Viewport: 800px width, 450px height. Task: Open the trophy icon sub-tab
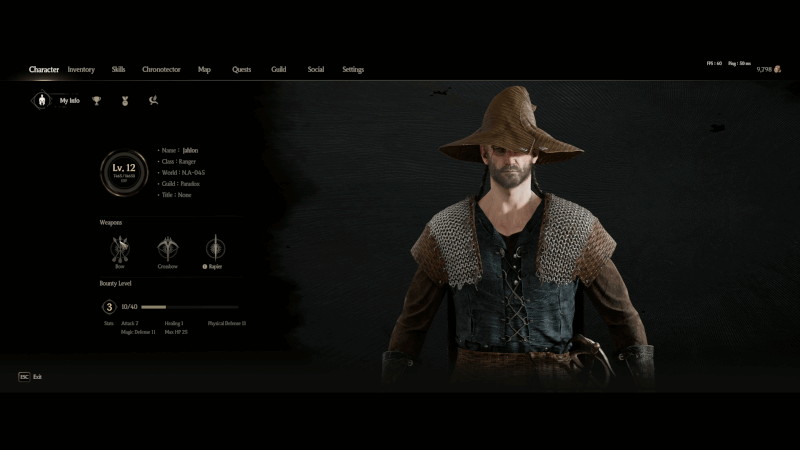(97, 100)
